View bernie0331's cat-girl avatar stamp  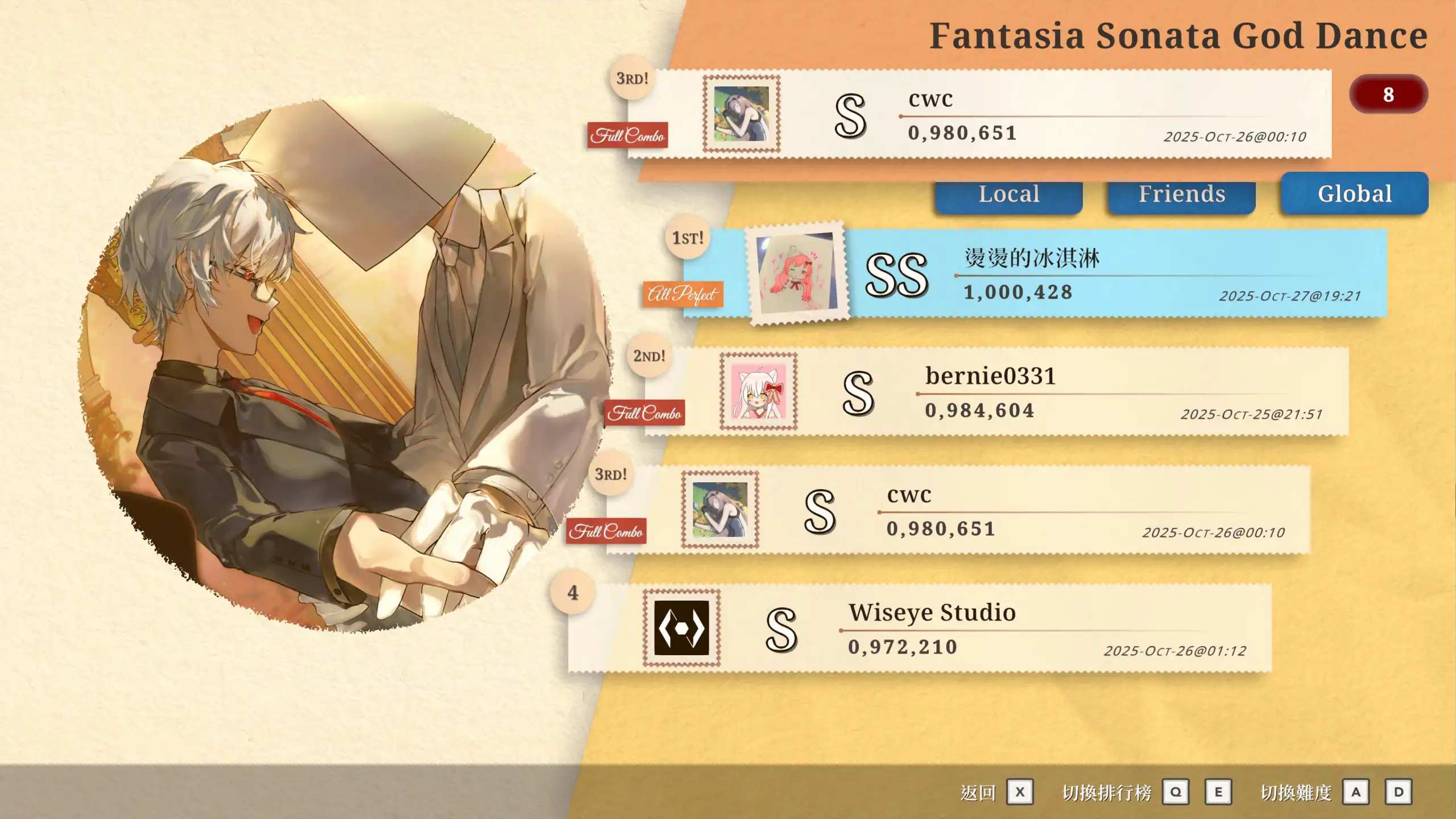click(758, 391)
